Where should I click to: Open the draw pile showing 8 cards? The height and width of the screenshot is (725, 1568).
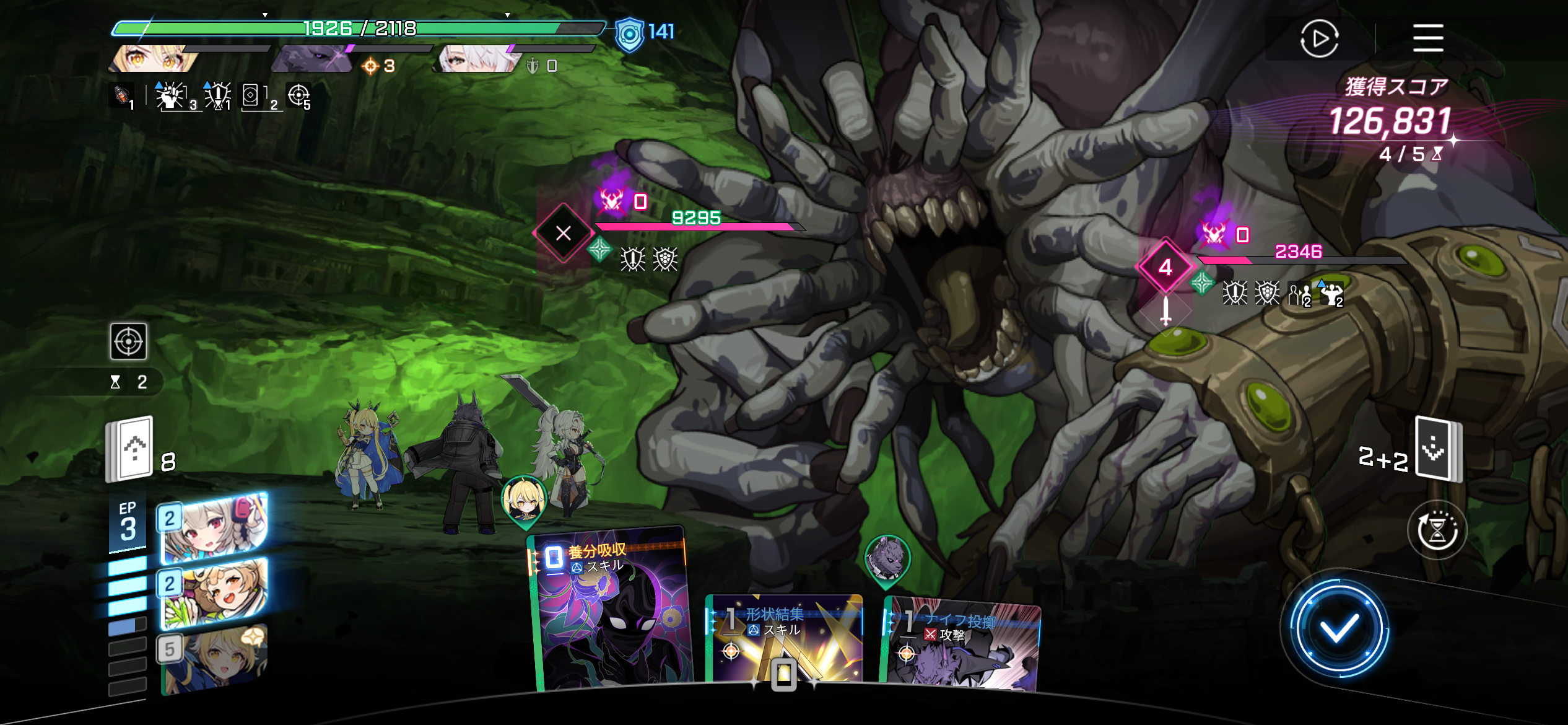130,449
